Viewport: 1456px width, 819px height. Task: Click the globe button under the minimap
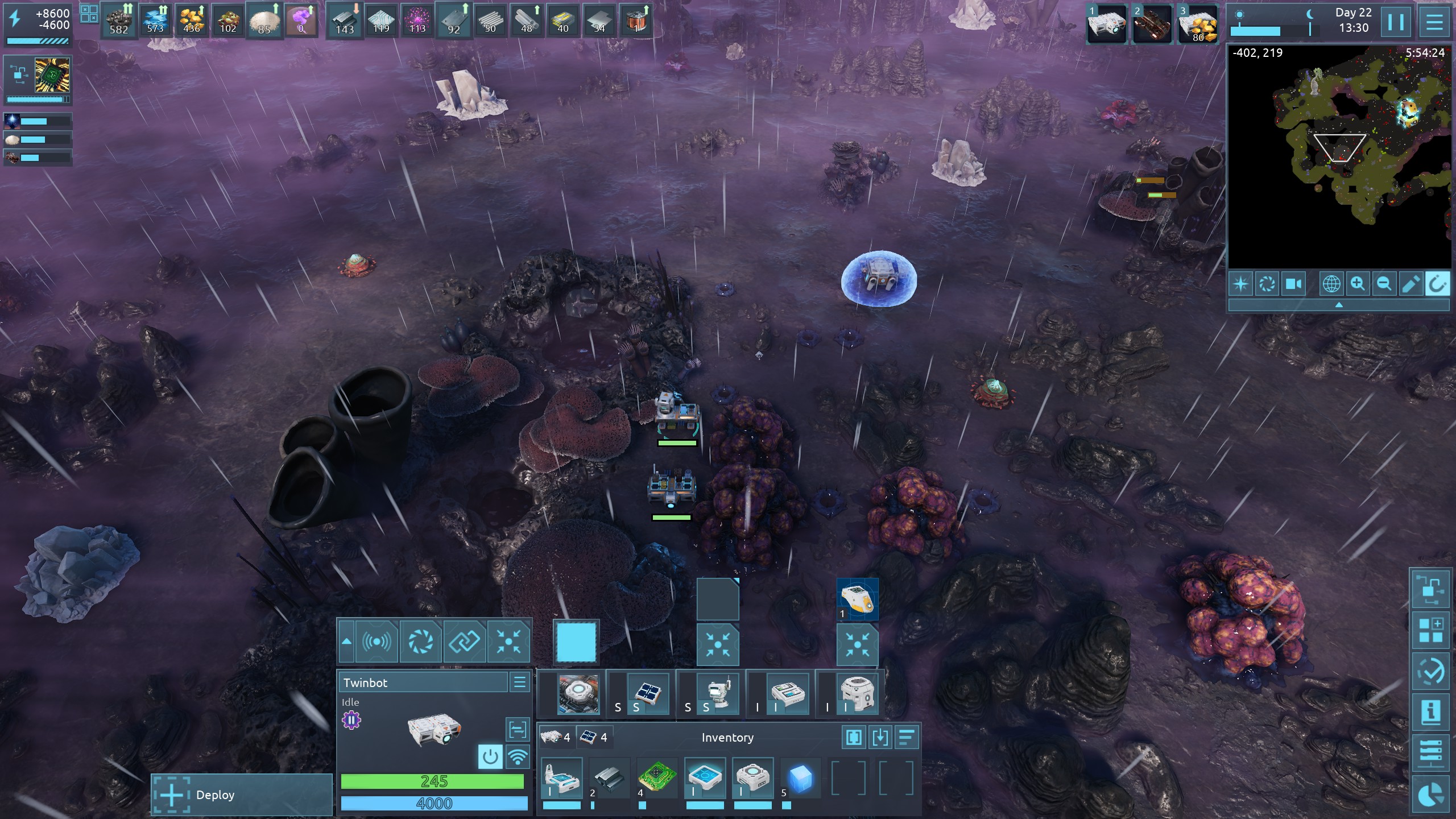[1331, 284]
